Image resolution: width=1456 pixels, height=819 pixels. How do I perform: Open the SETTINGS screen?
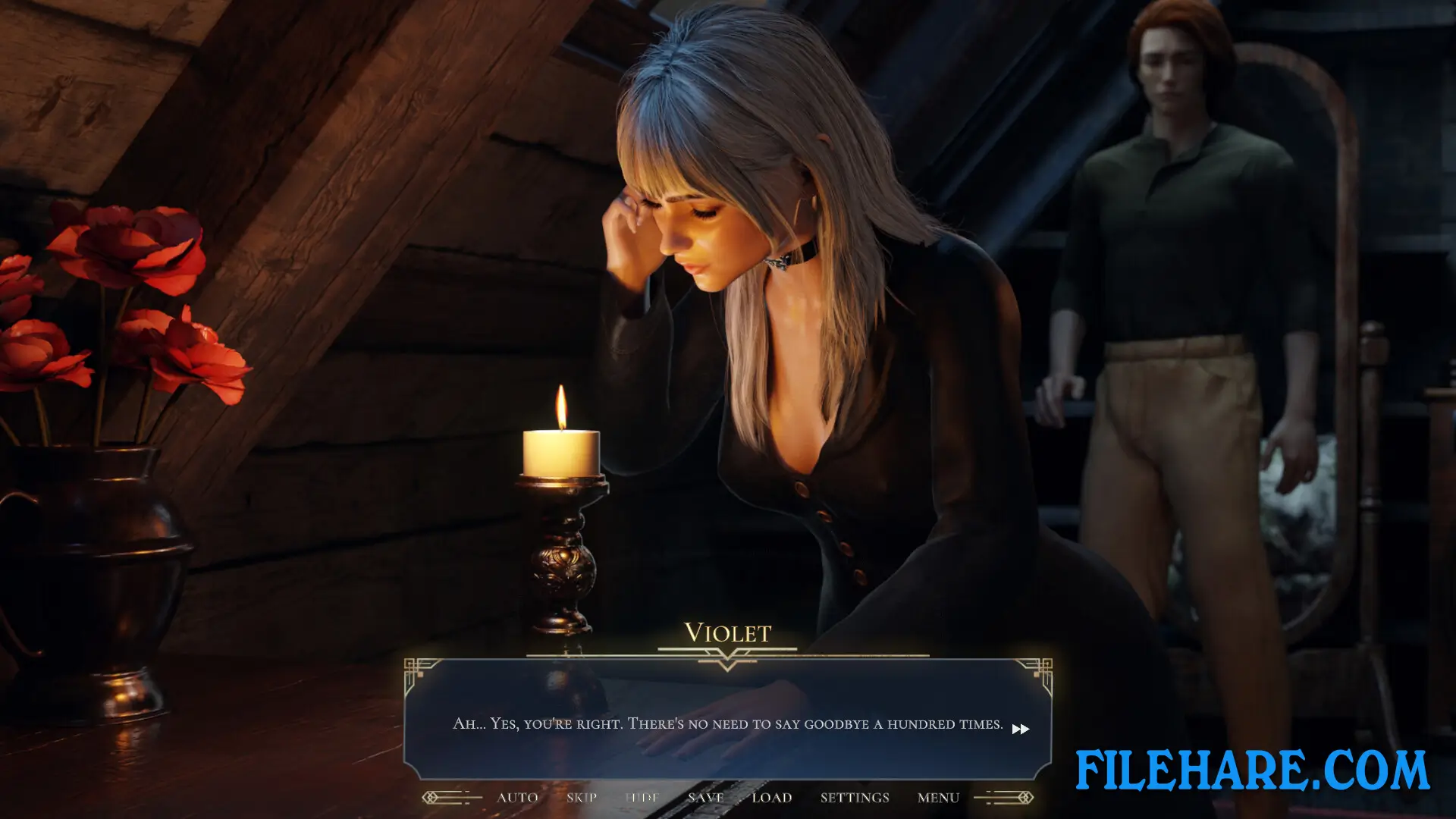(855, 798)
